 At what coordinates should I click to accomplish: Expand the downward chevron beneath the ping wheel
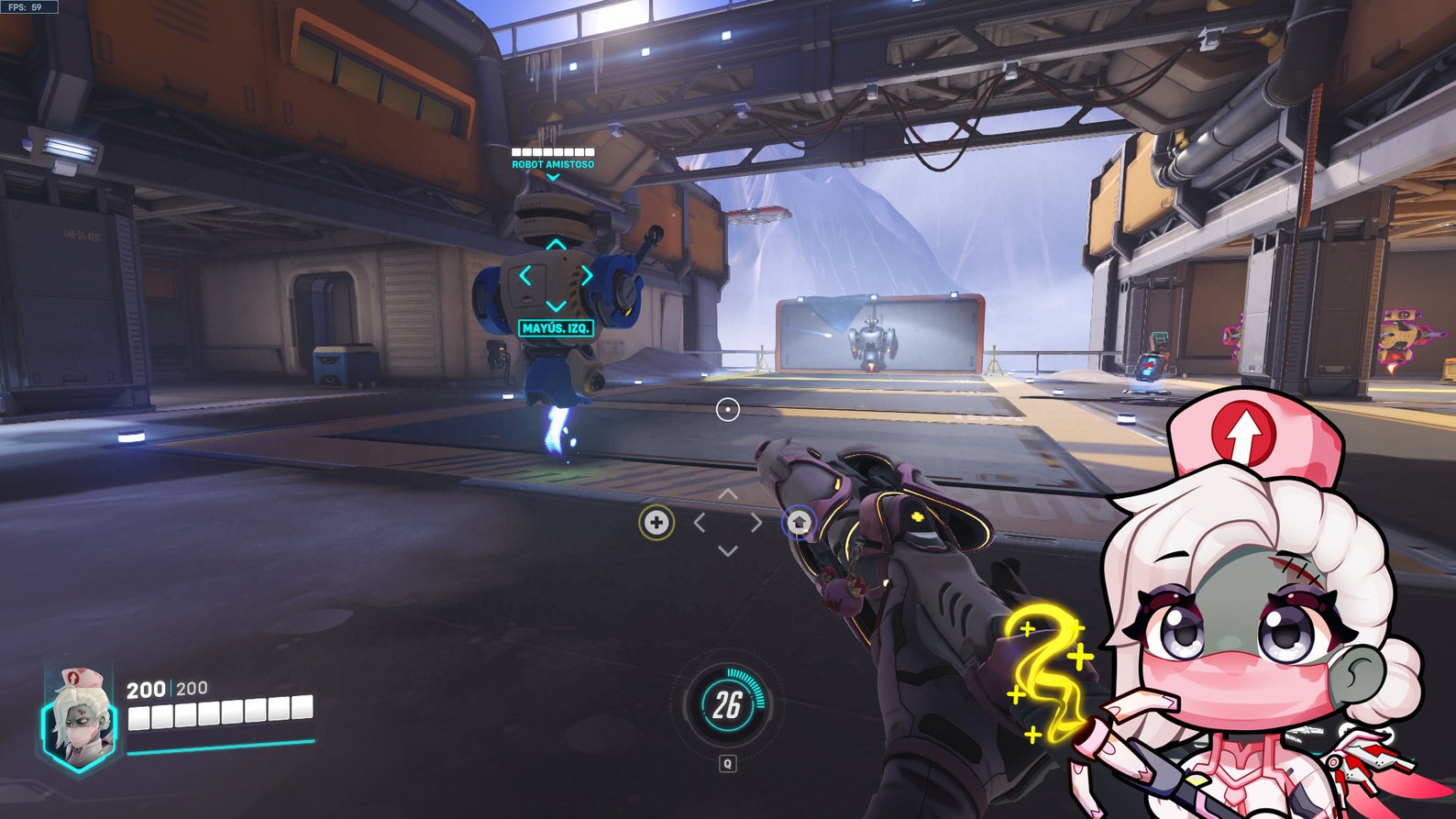[x=727, y=551]
